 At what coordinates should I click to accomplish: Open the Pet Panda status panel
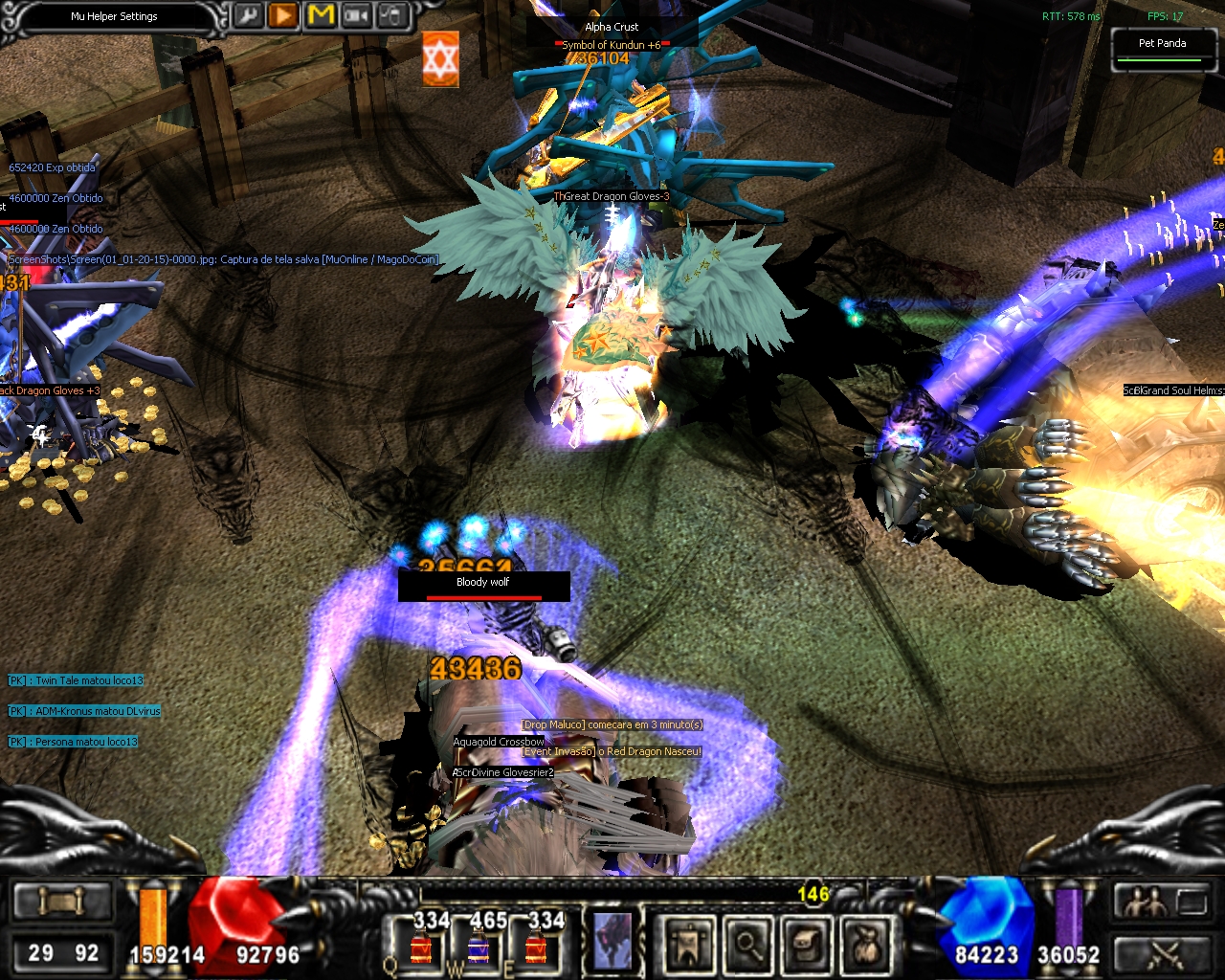[x=1162, y=48]
